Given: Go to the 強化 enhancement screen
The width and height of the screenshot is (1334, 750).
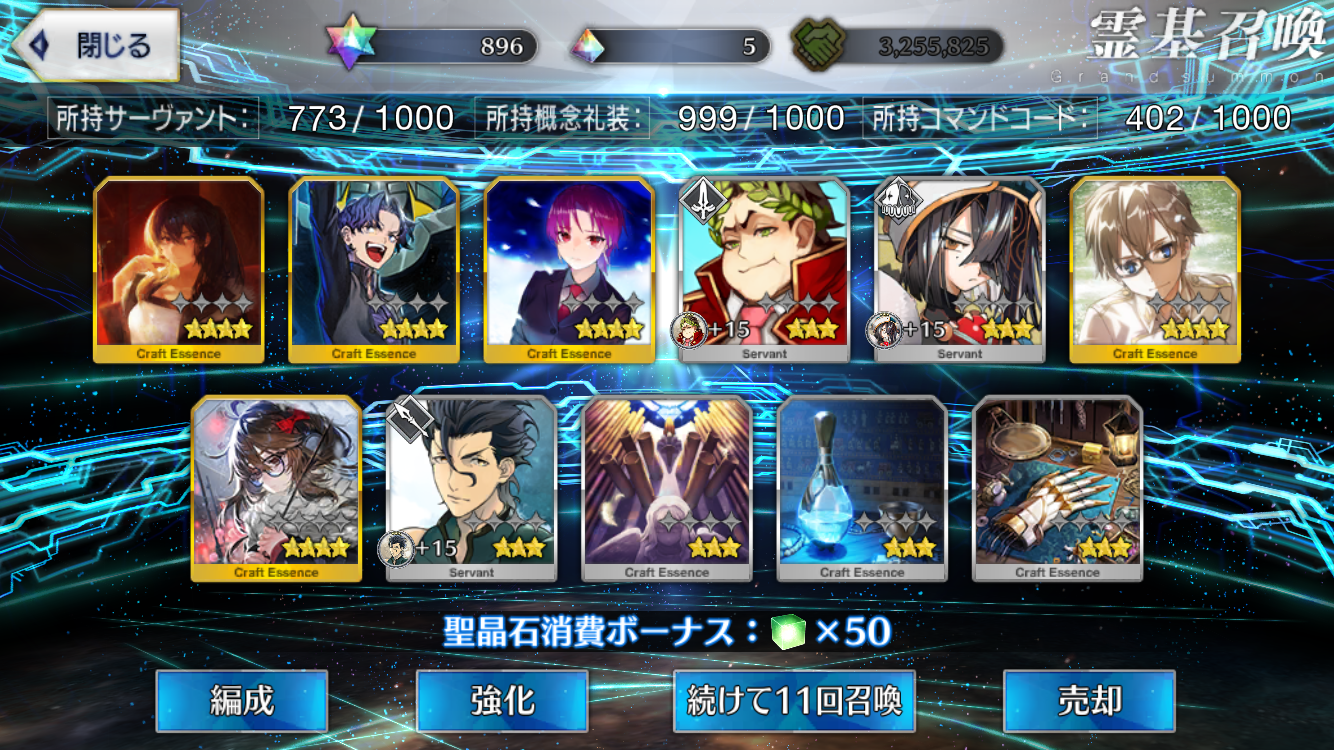Looking at the screenshot, I should [x=502, y=701].
